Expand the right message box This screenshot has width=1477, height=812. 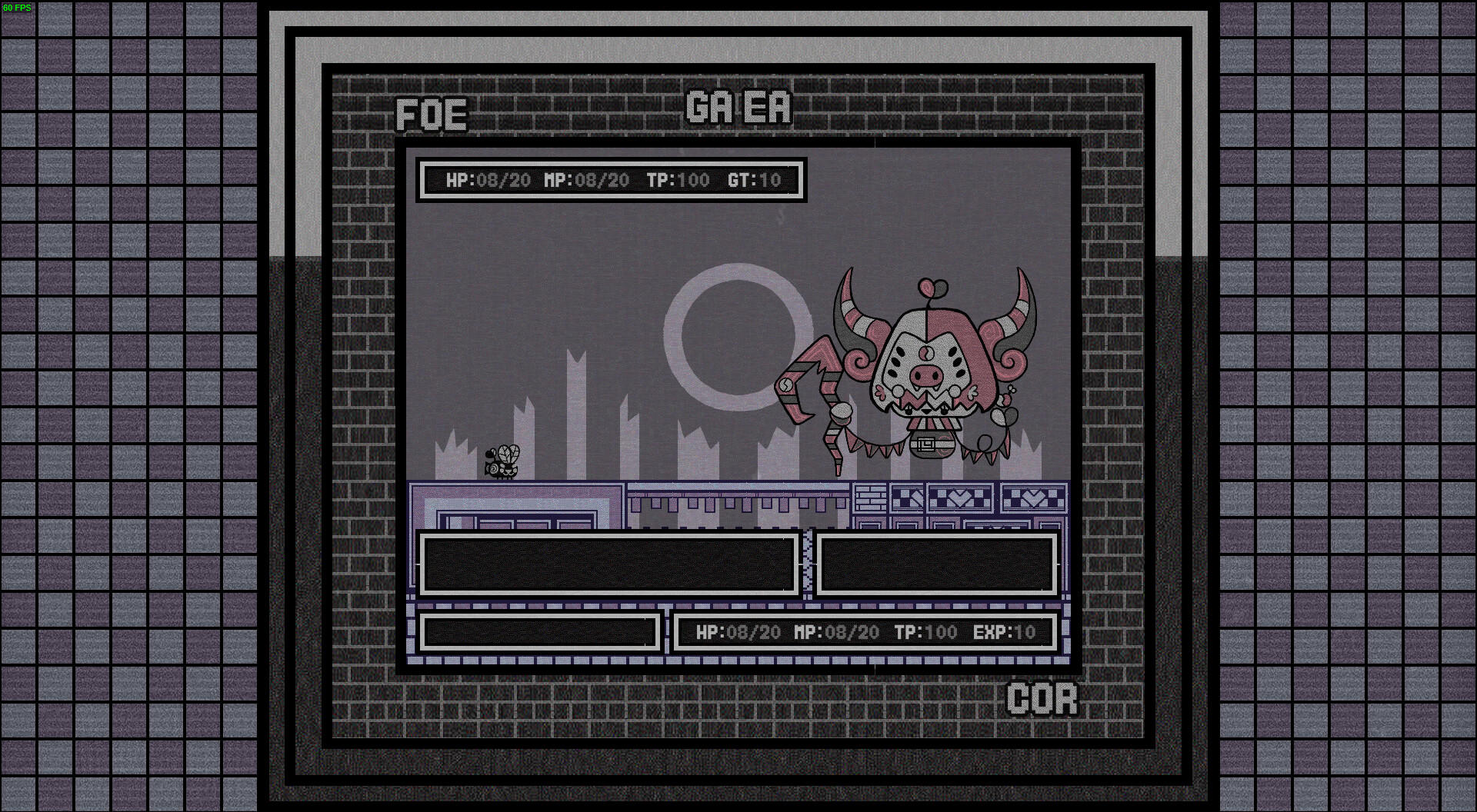click(x=937, y=564)
